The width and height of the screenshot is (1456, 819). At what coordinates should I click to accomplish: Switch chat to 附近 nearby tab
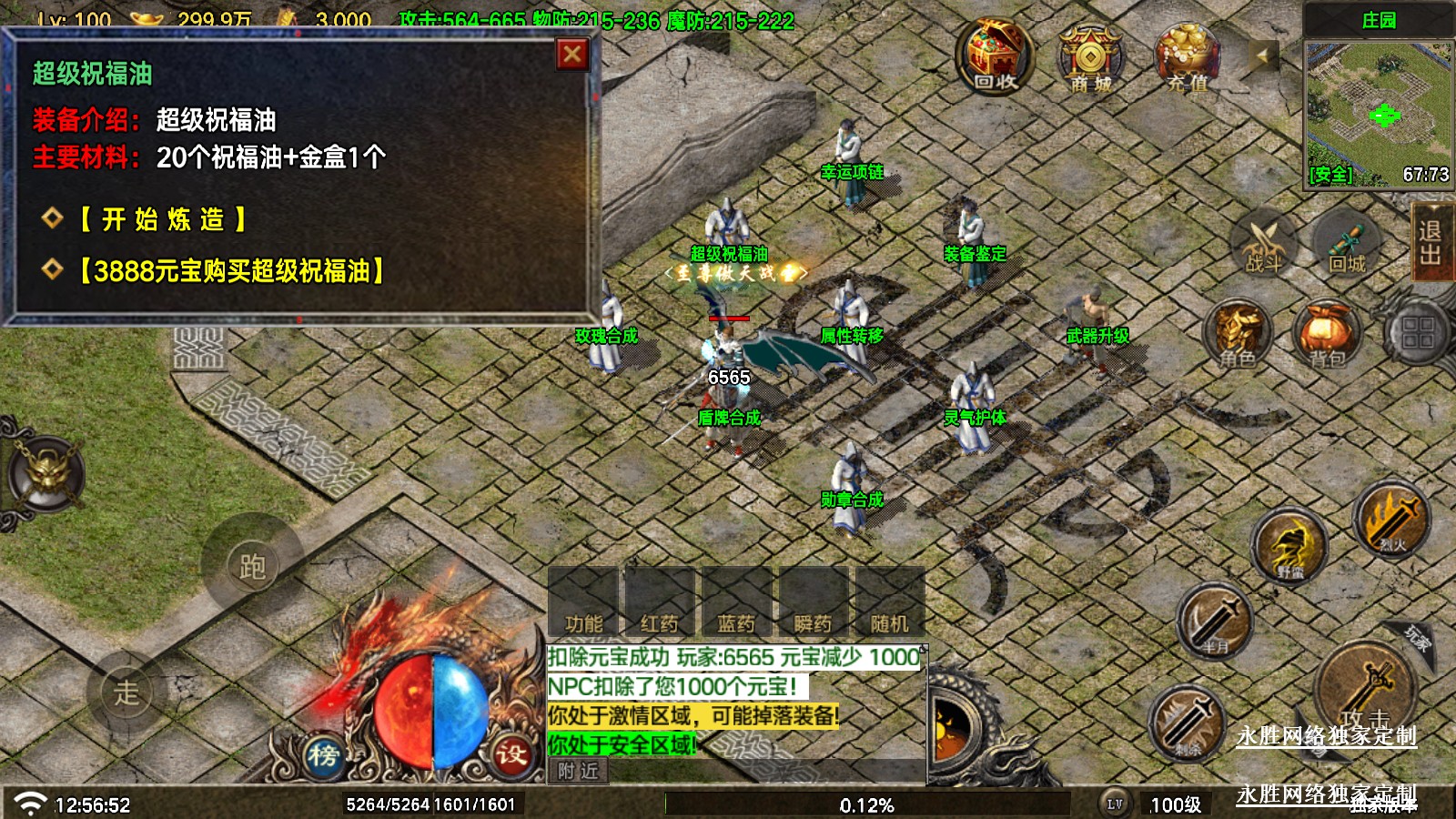(579, 772)
